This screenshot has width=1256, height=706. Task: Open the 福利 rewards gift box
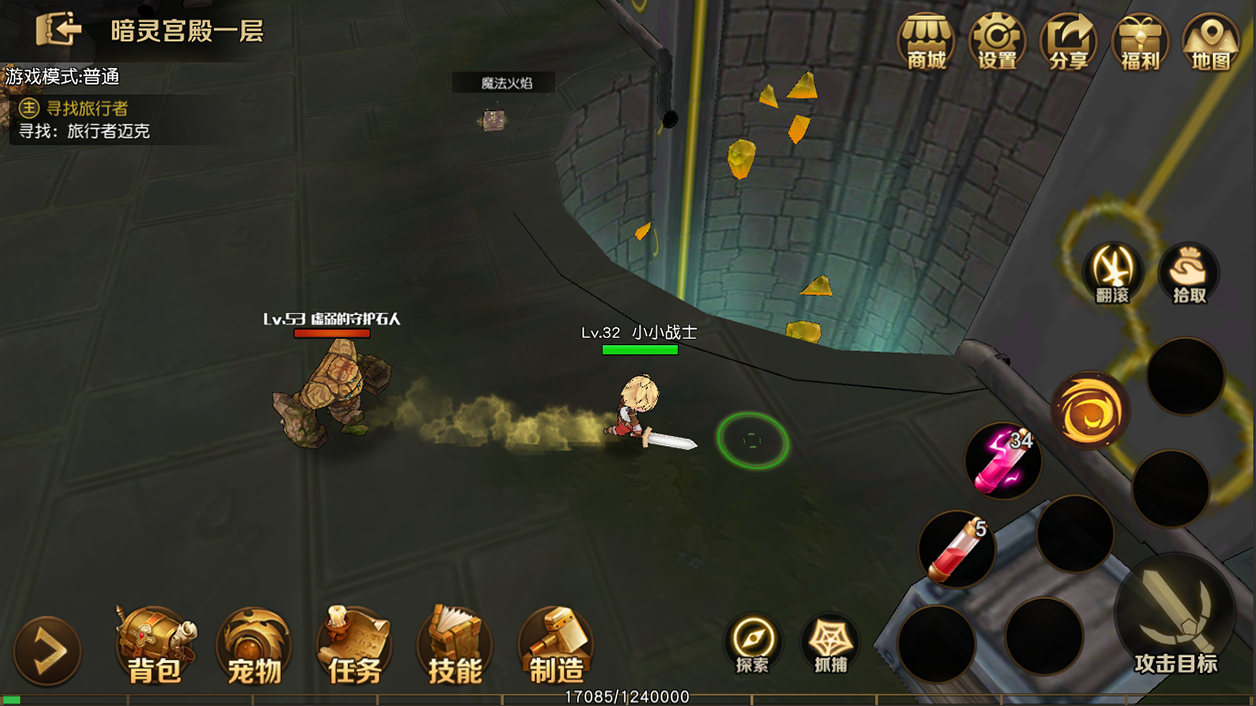(x=1140, y=43)
